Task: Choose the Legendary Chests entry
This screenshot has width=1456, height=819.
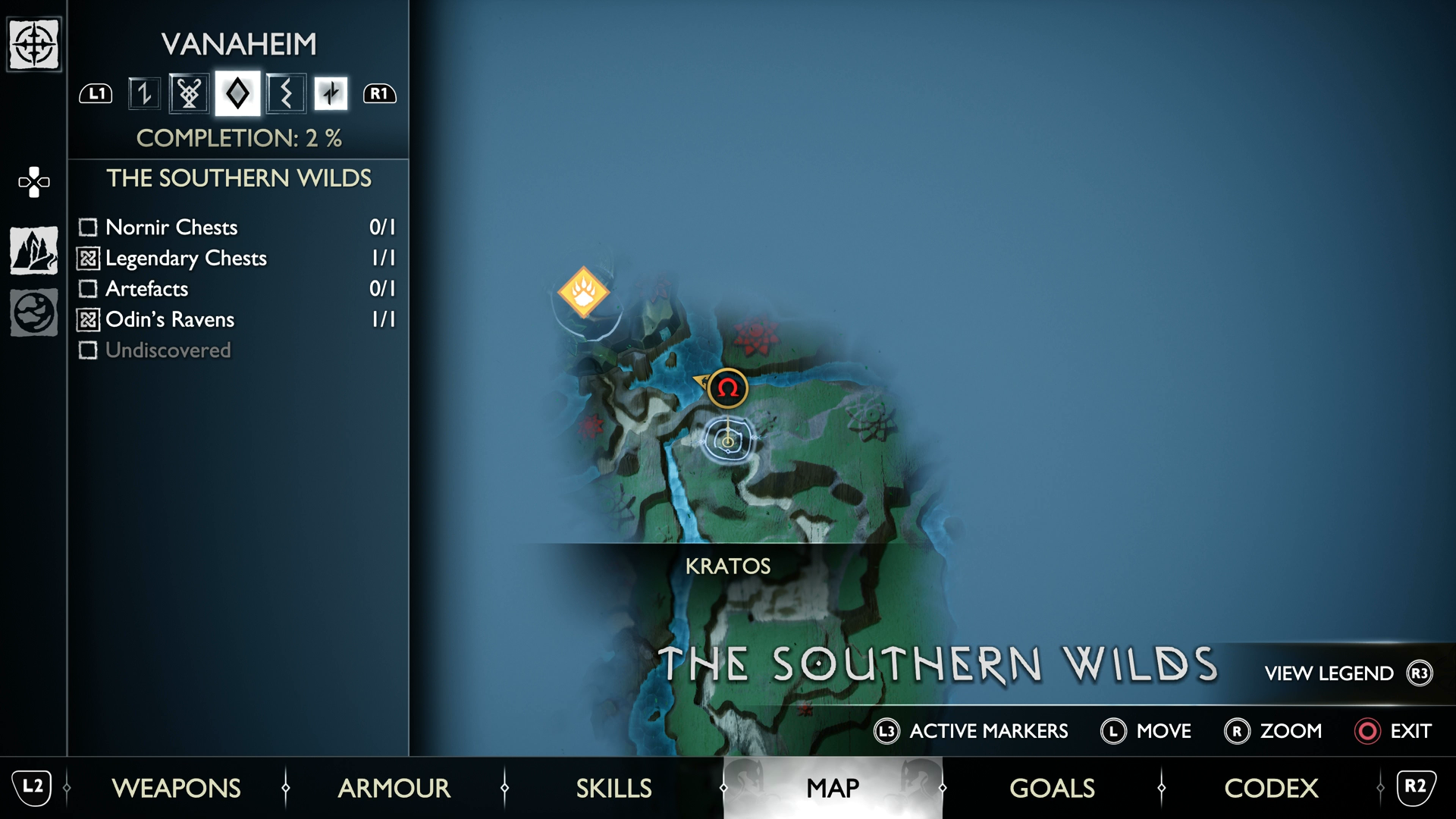Action: pyautogui.click(x=237, y=258)
